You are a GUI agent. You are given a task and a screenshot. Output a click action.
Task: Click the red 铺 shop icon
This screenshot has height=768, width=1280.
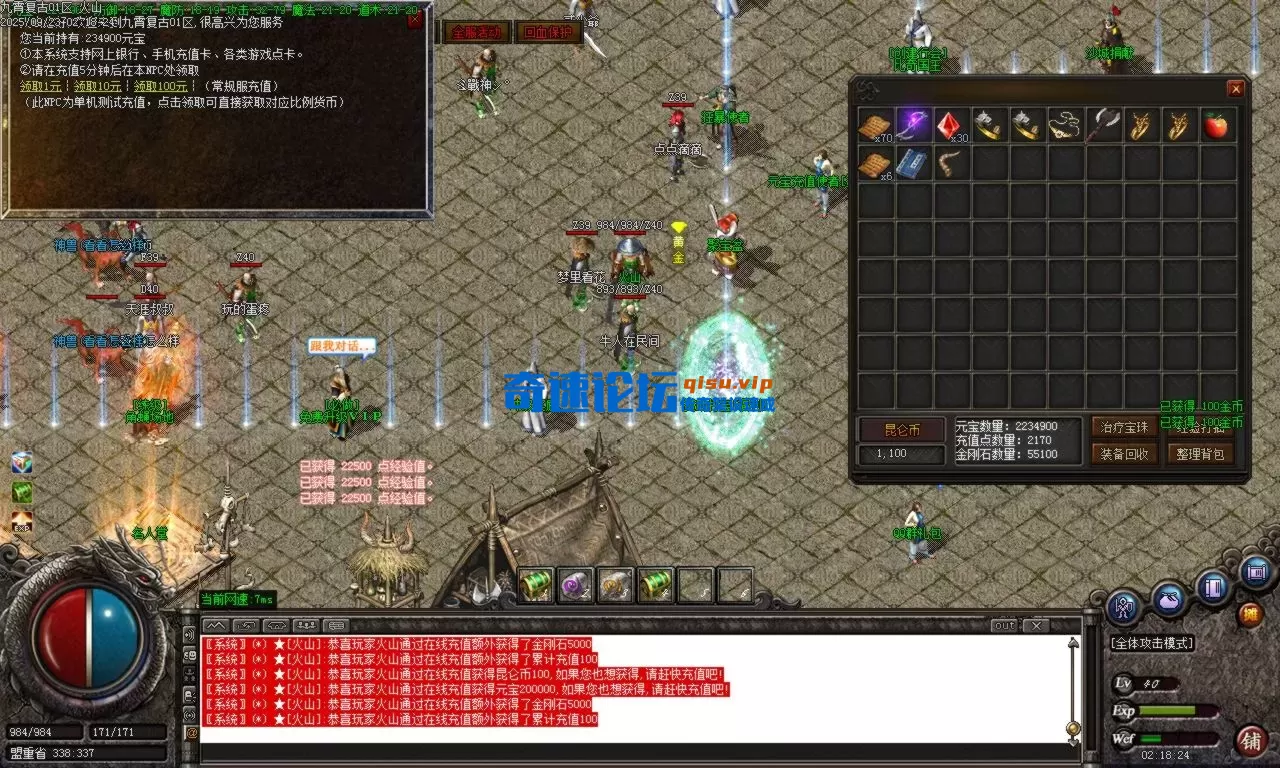point(1254,742)
